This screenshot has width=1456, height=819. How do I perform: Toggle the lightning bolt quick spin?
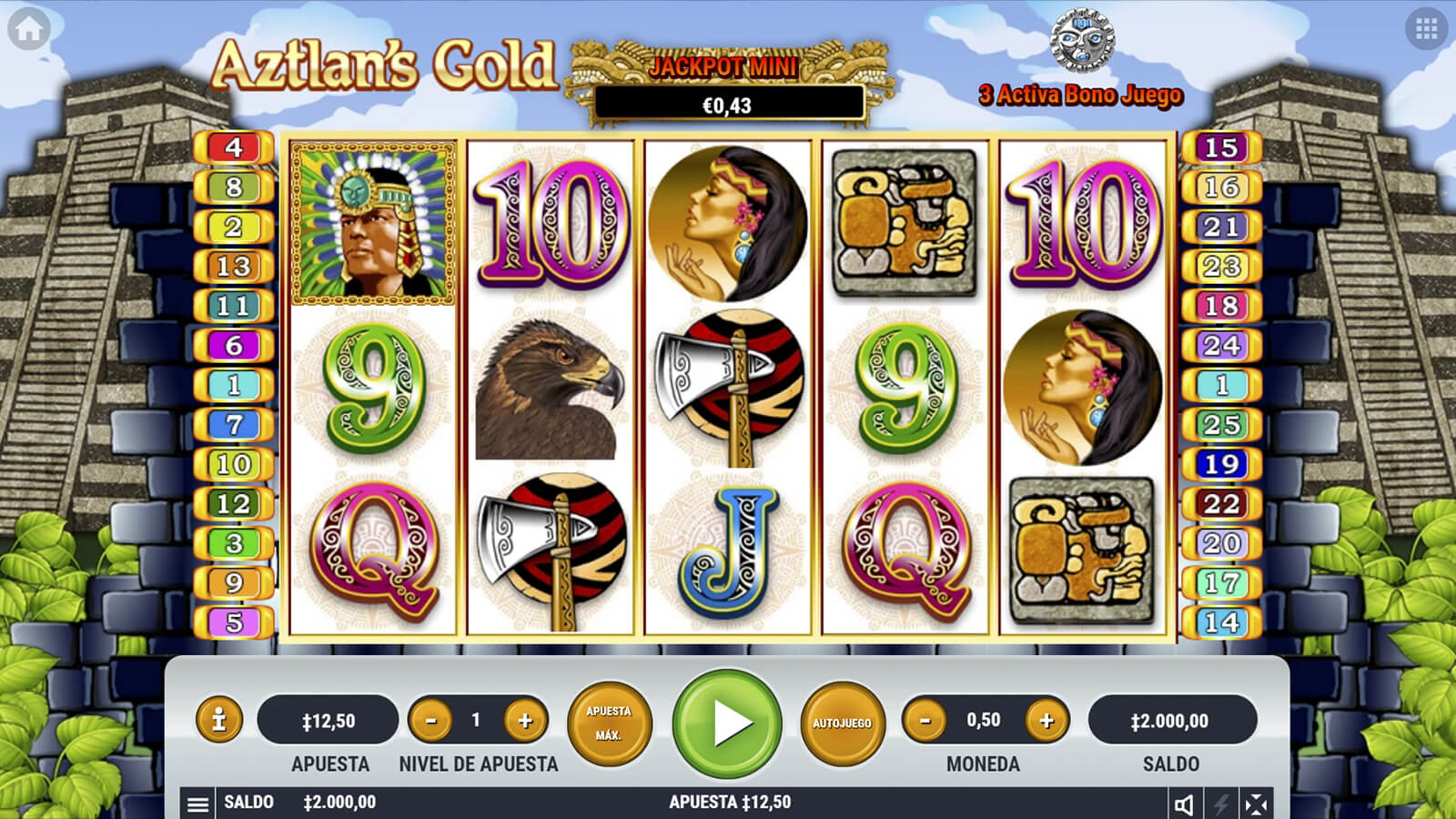(x=1220, y=804)
